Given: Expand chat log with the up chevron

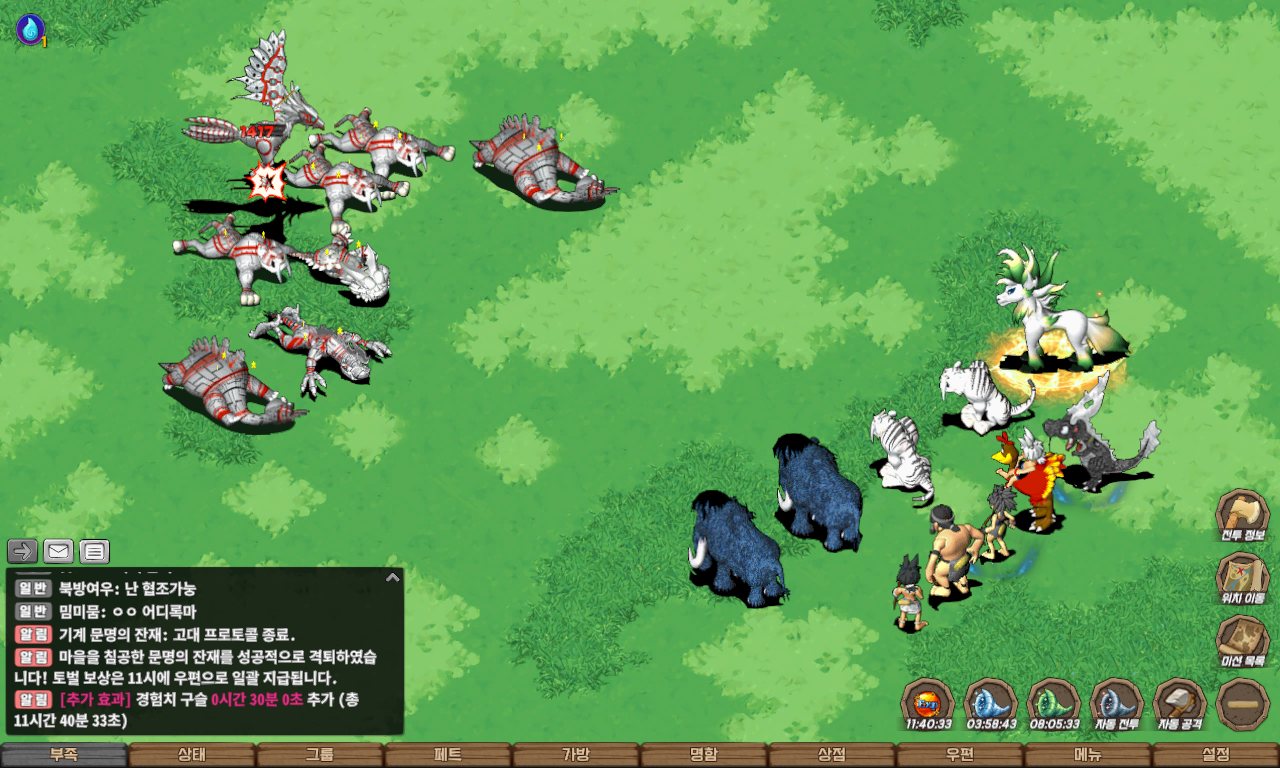Looking at the screenshot, I should click(x=393, y=577).
